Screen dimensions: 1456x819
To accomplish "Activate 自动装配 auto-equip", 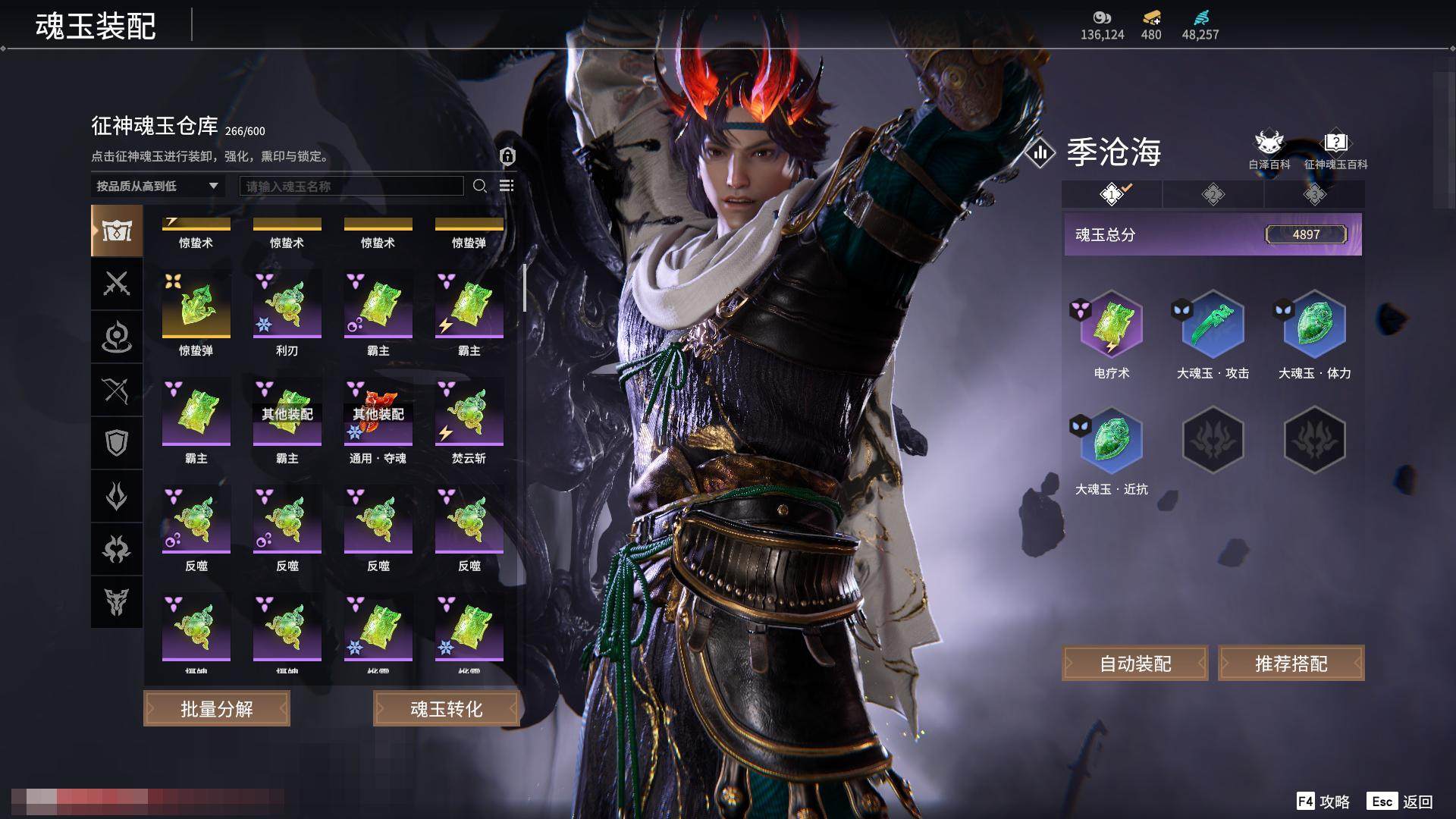I will (x=1134, y=664).
